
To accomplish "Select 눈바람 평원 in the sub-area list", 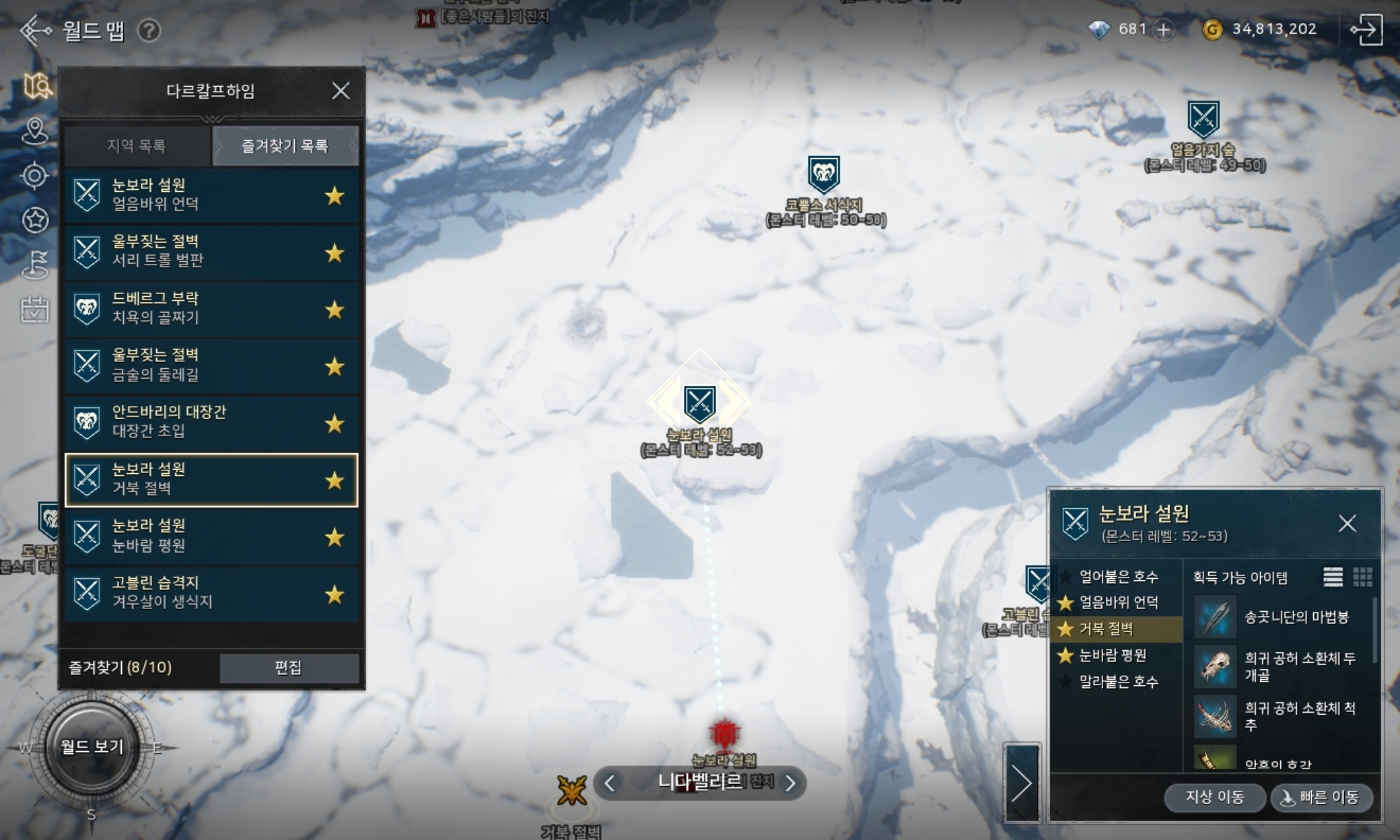I will [1113, 656].
